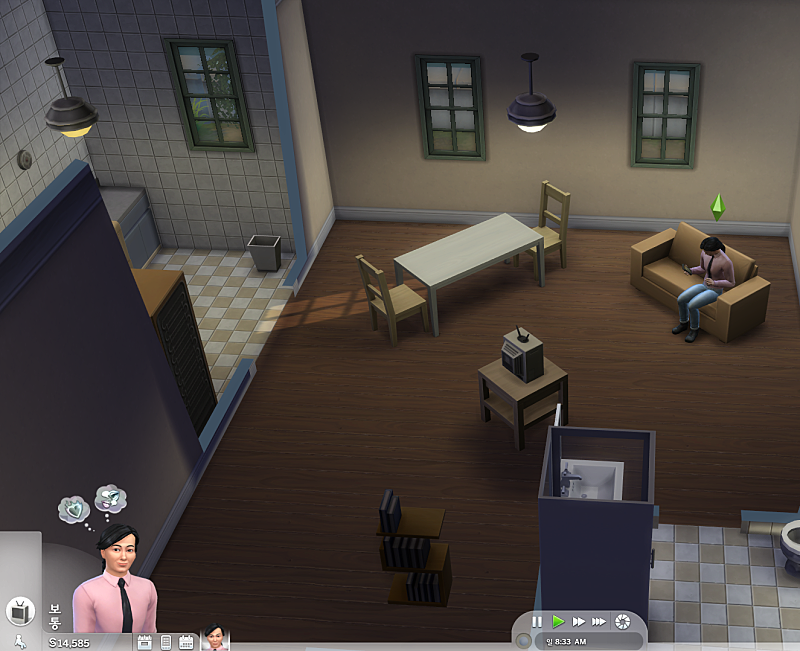The image size is (800, 651).
Task: Activate triple-arrow ultra speed
Action: [599, 621]
